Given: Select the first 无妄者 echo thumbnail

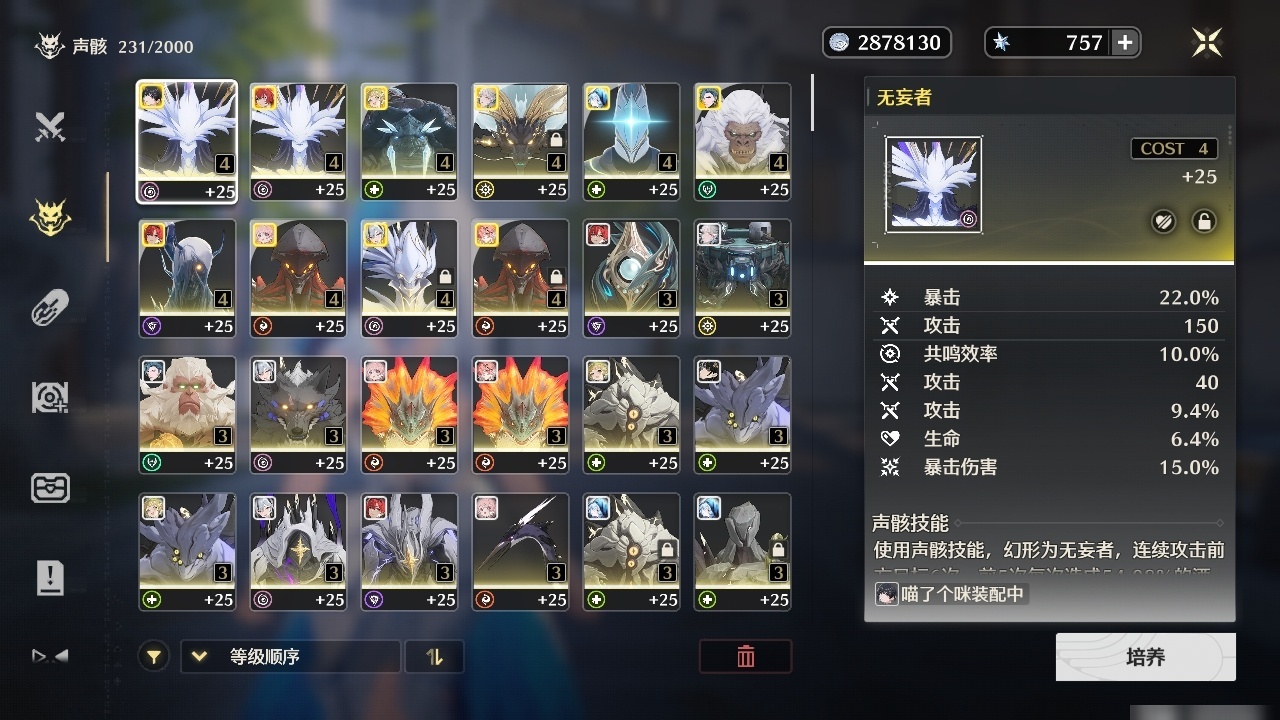Looking at the screenshot, I should click(186, 140).
